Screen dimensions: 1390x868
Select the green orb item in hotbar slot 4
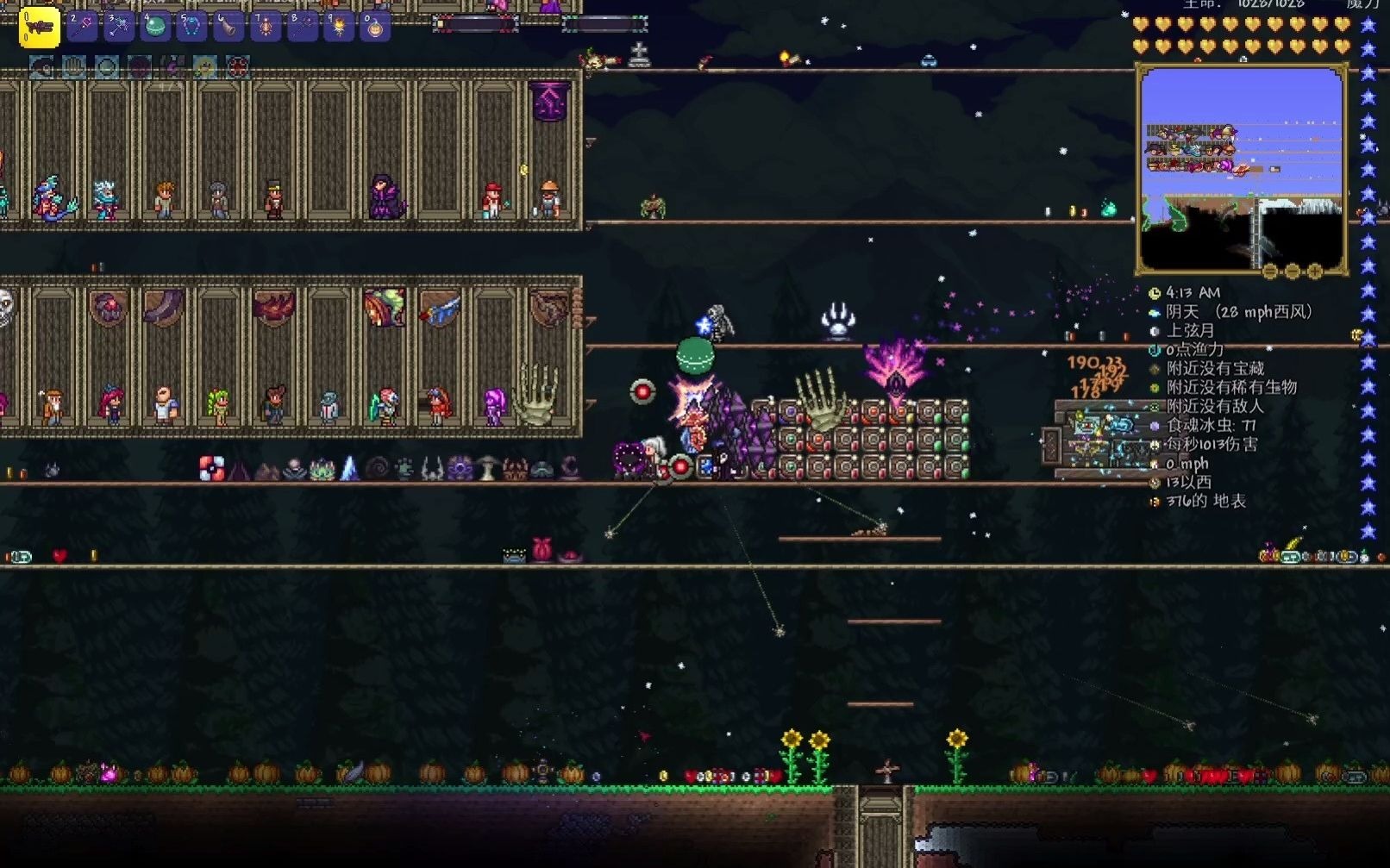(x=155, y=27)
